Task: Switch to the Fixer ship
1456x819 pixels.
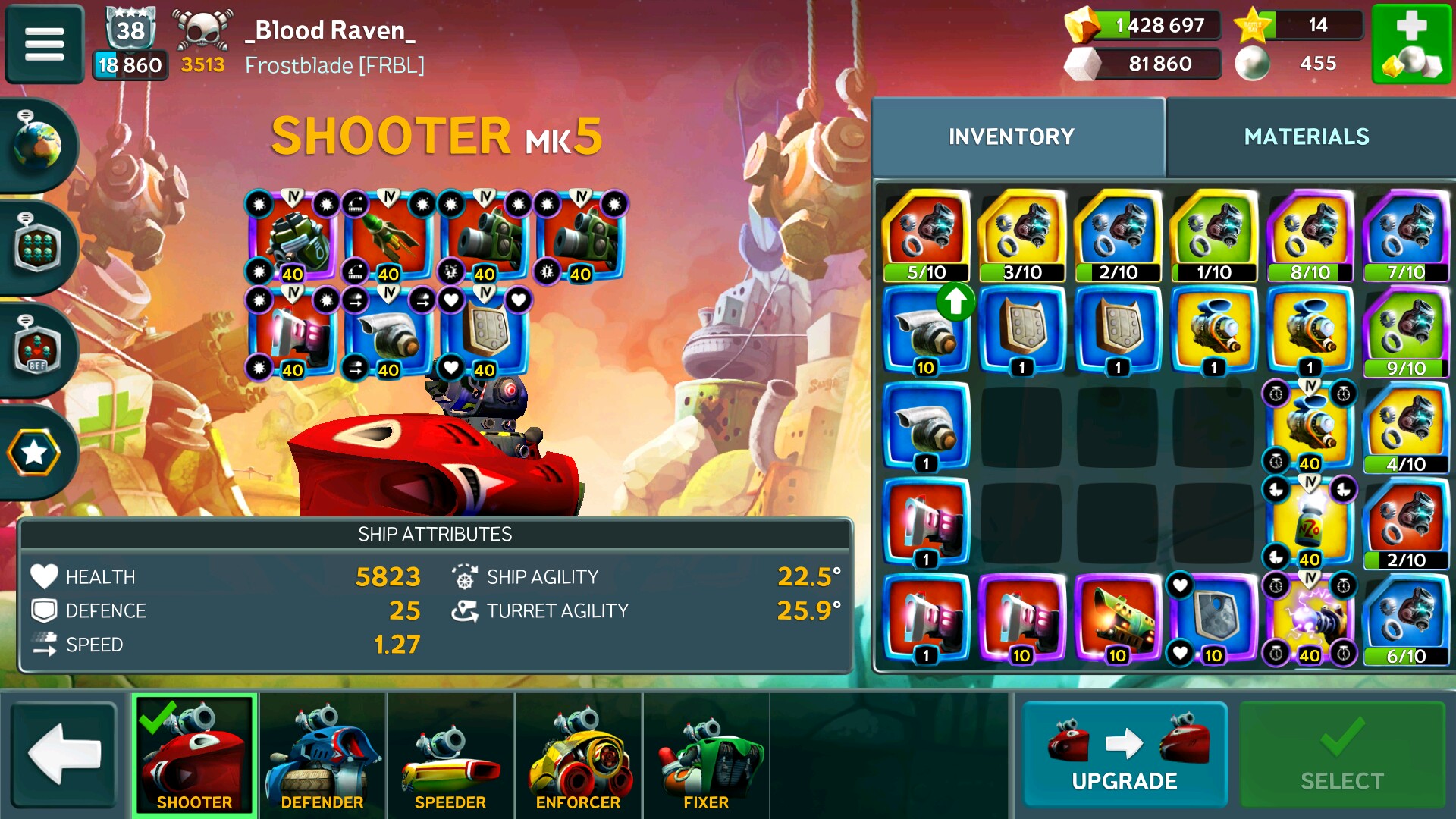Action: point(706,755)
